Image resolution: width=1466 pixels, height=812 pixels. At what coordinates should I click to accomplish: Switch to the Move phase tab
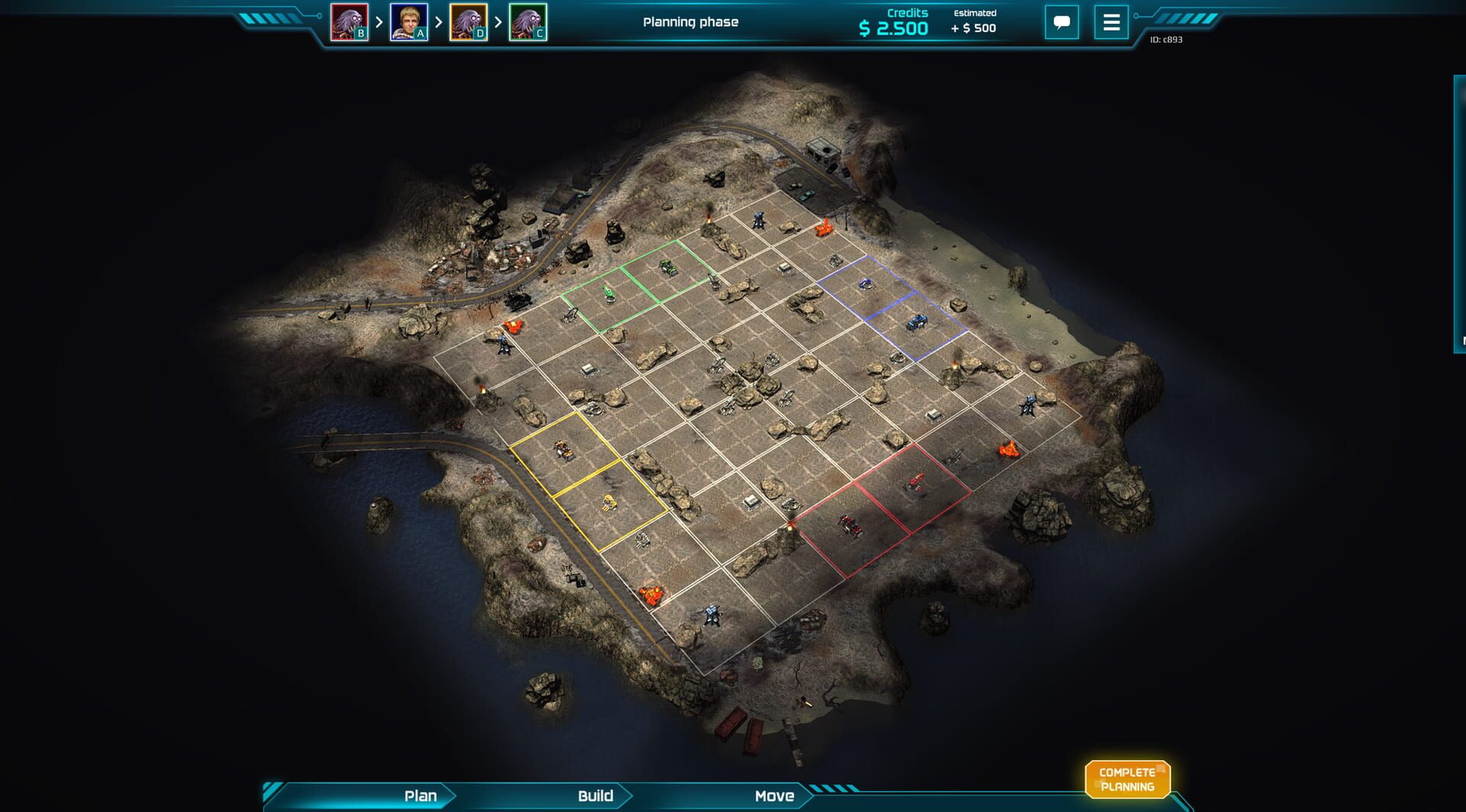(774, 796)
